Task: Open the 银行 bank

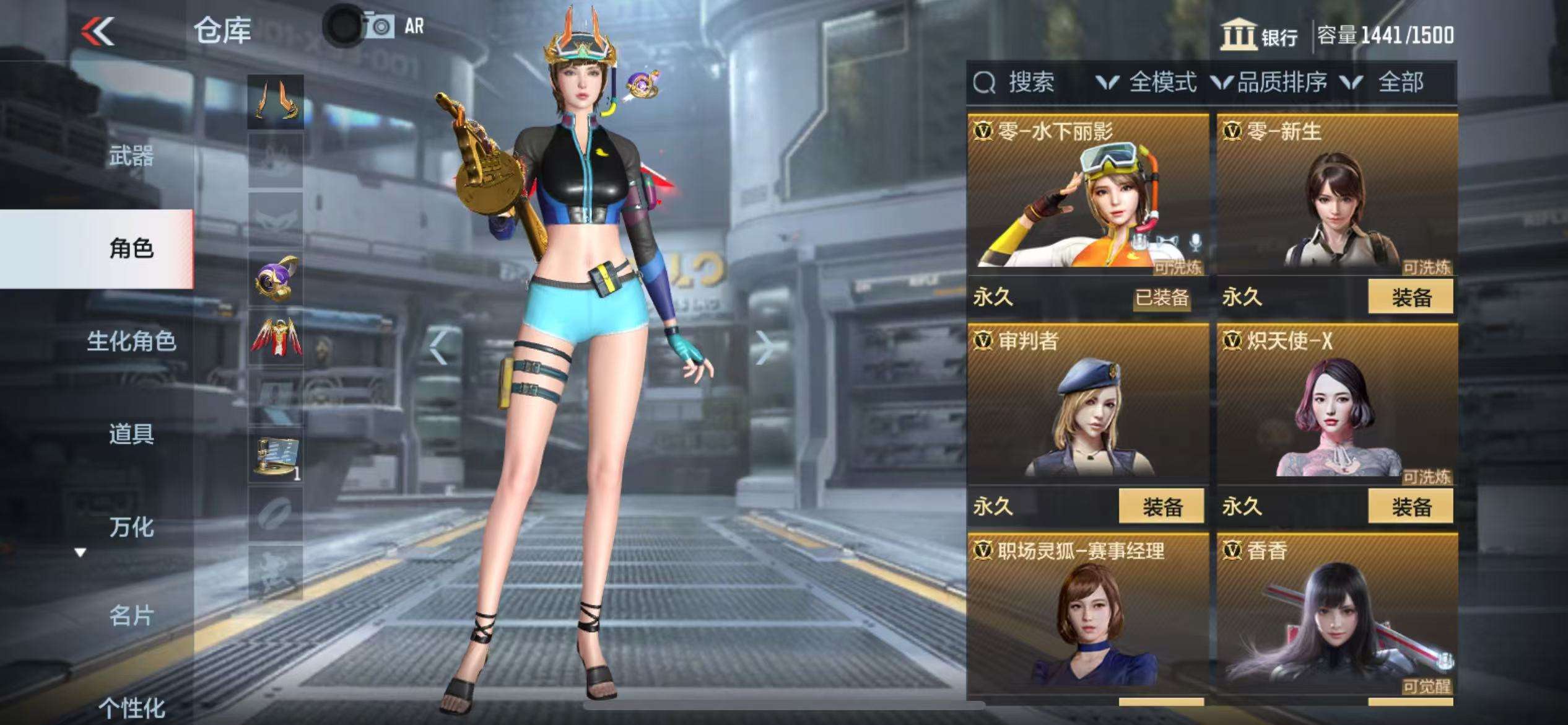Action: [1260, 35]
